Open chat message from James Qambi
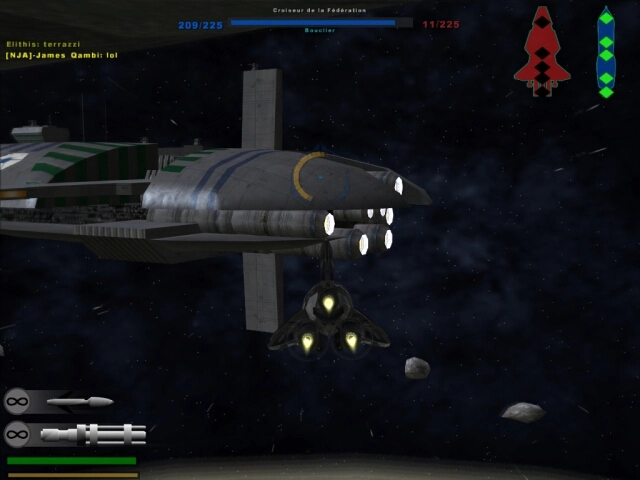The height and width of the screenshot is (480, 640). pyautogui.click(x=62, y=54)
